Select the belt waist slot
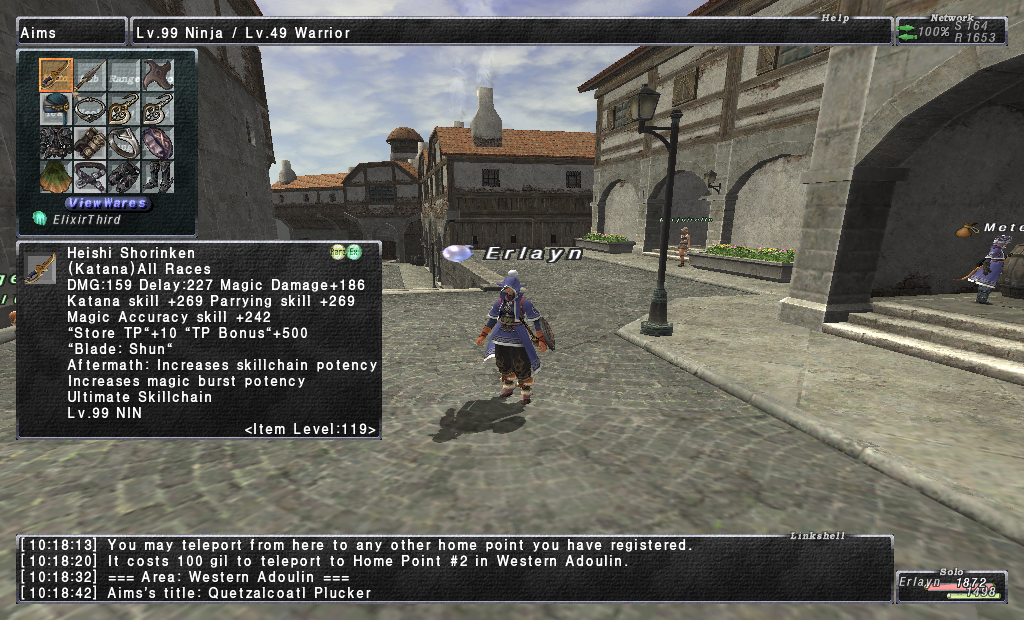 coord(90,177)
